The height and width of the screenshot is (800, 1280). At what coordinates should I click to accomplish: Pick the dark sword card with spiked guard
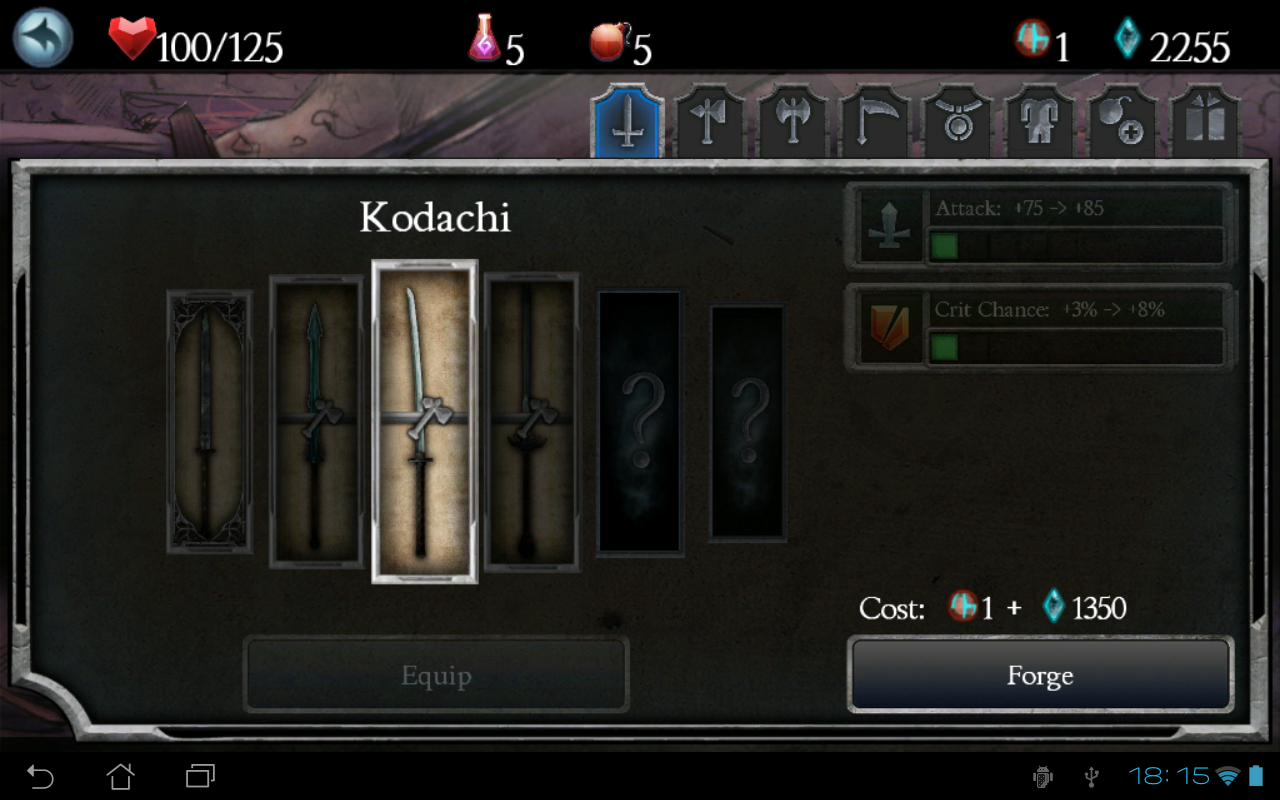[531, 422]
